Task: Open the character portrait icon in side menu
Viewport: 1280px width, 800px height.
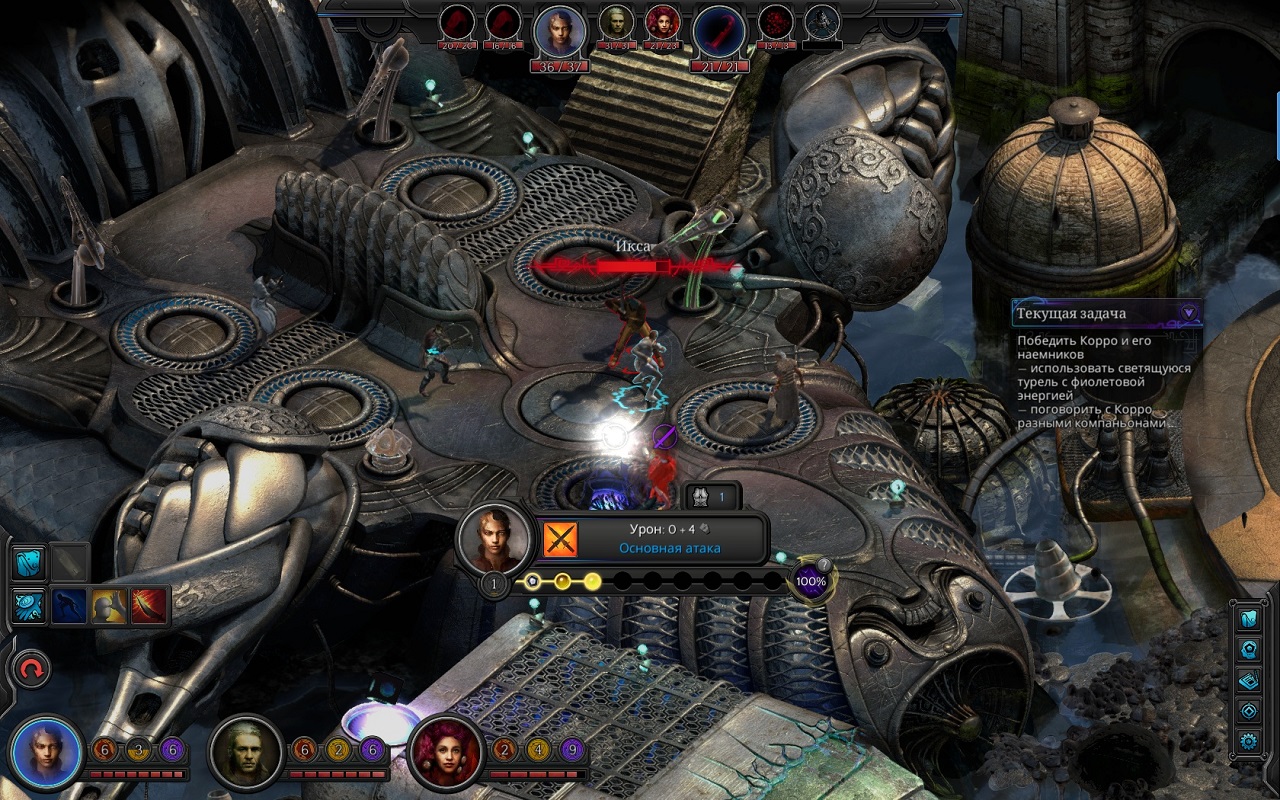Action: pos(1249,649)
